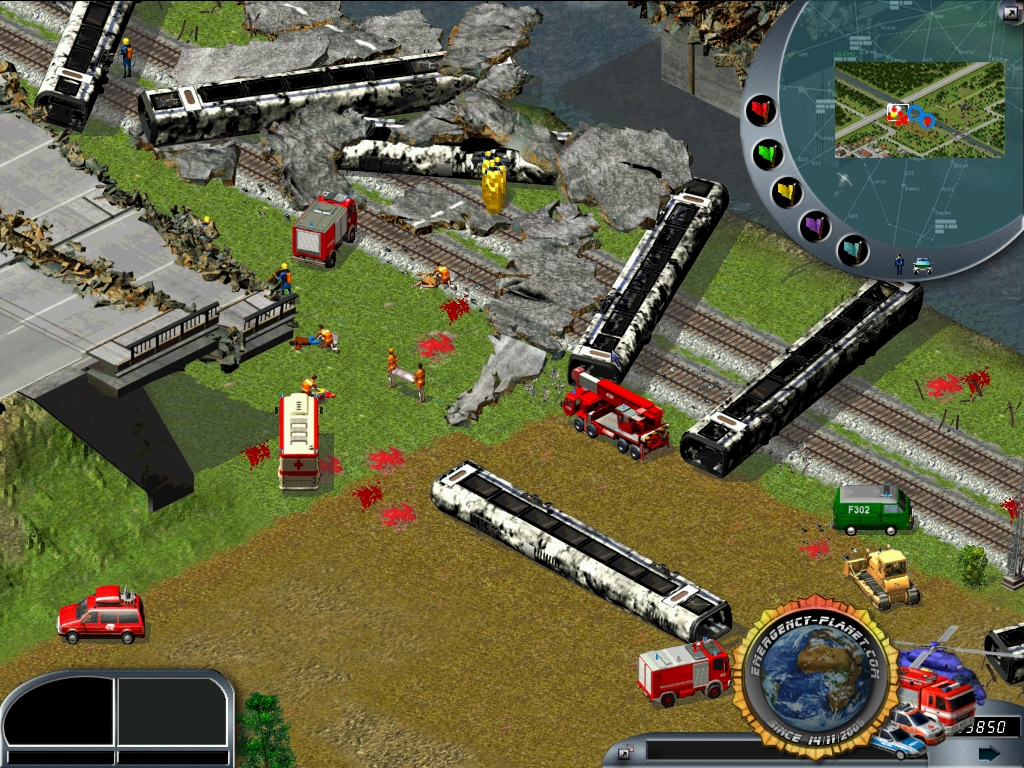Toggle the message bar's small arrow button
This screenshot has height=768, width=1024.
click(625, 751)
